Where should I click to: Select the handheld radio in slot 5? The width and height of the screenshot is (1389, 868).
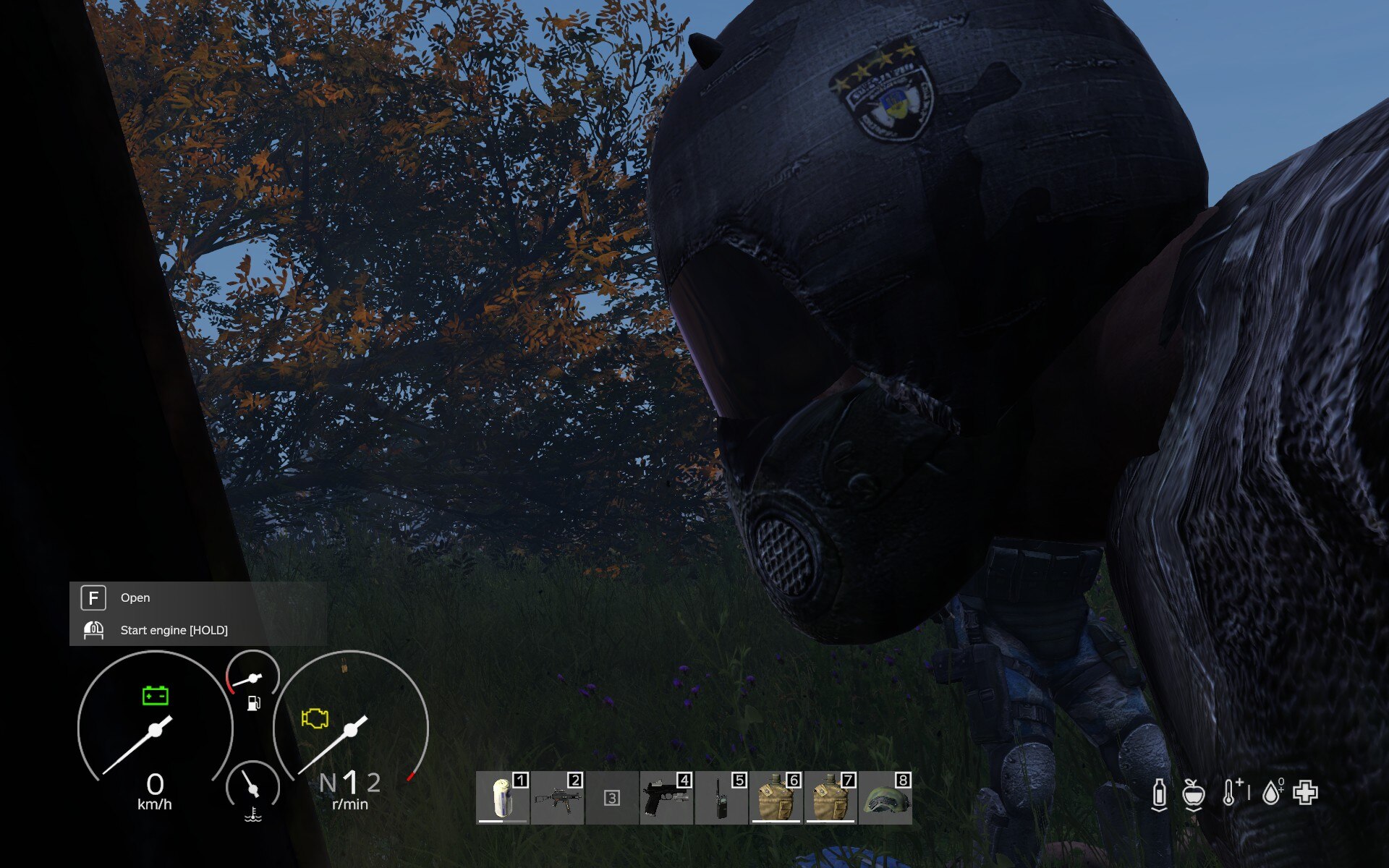[x=721, y=798]
